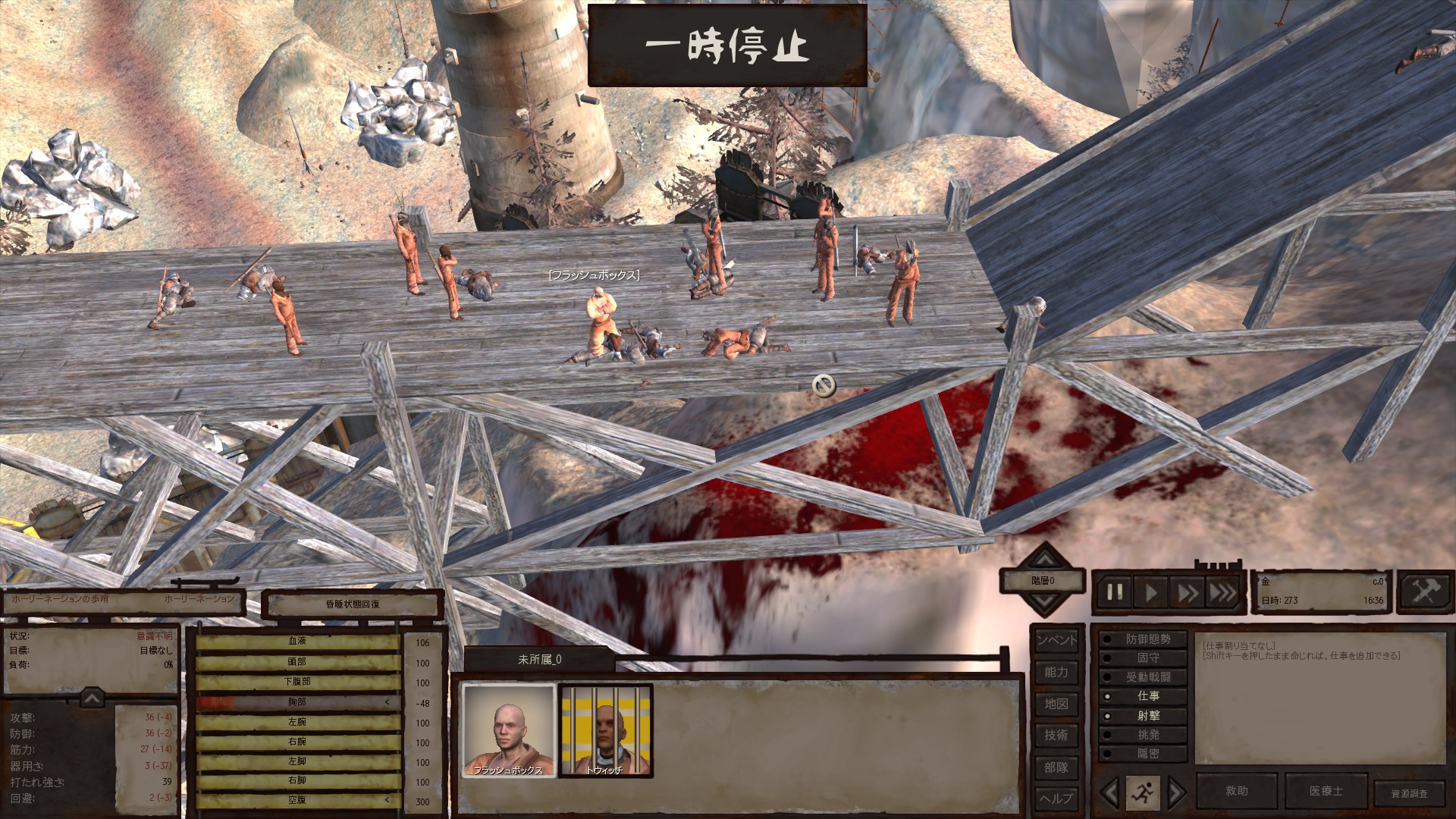
Task: Open the 部隊 squad screen
Action: point(1056,767)
